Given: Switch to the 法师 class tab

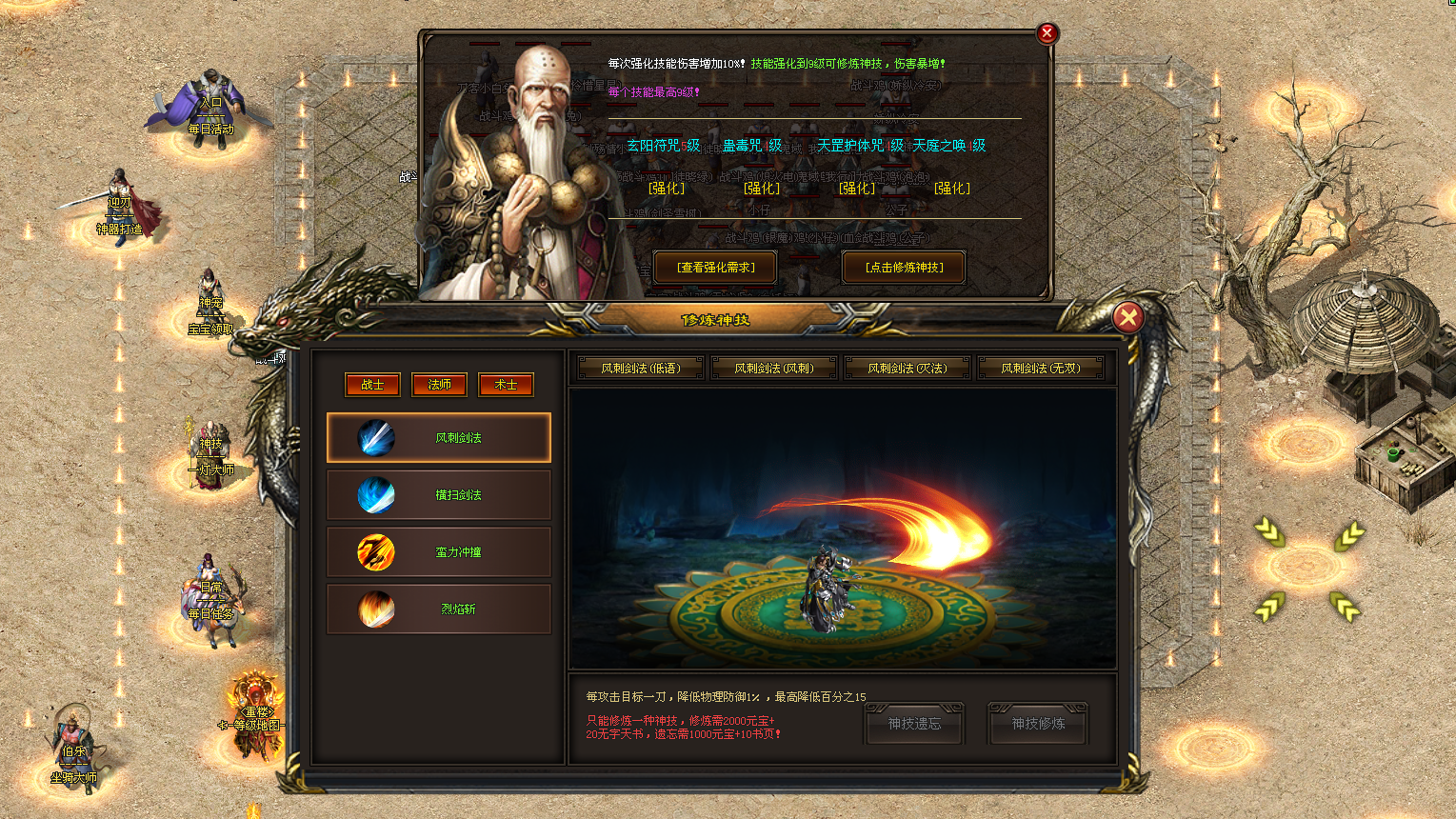Looking at the screenshot, I should point(439,384).
